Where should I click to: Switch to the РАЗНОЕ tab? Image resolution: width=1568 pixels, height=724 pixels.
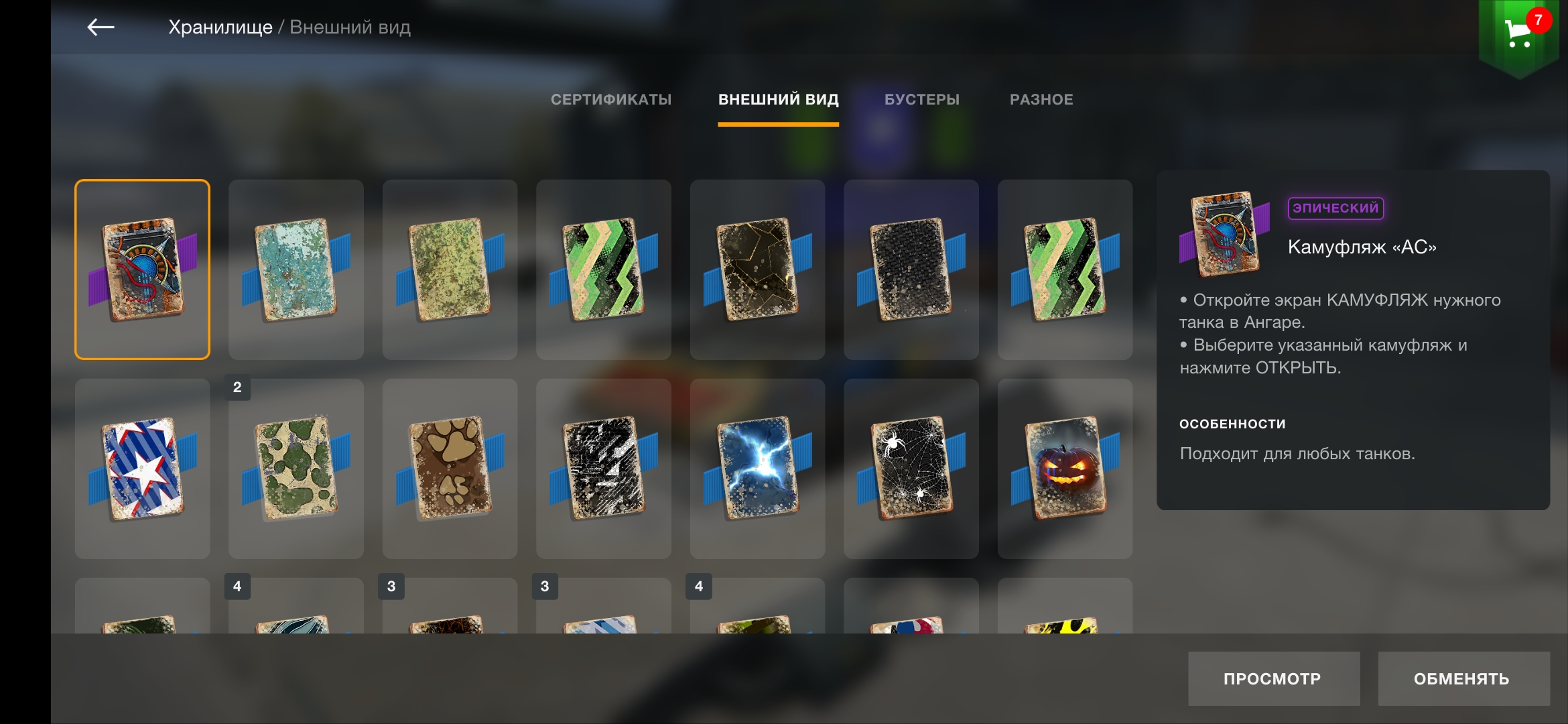(1041, 100)
